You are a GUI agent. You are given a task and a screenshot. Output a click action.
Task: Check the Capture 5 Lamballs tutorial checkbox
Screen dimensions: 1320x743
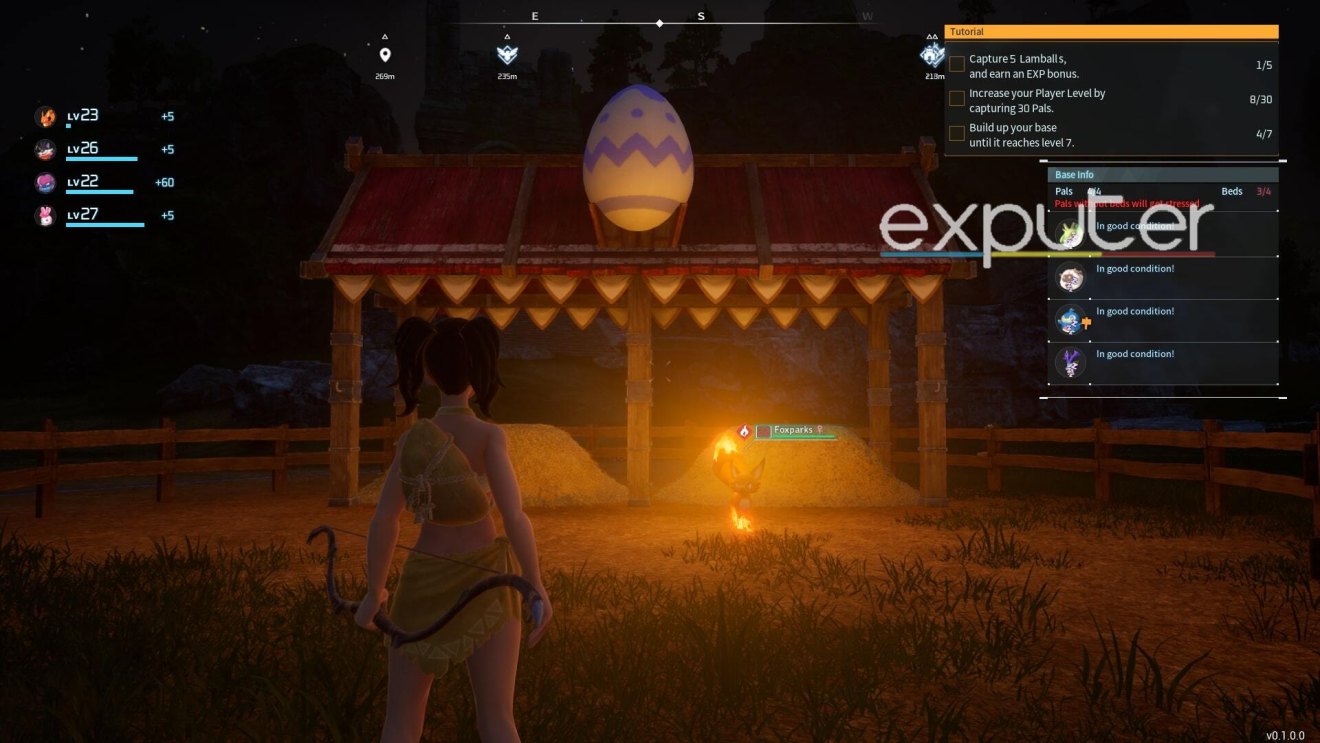(957, 63)
